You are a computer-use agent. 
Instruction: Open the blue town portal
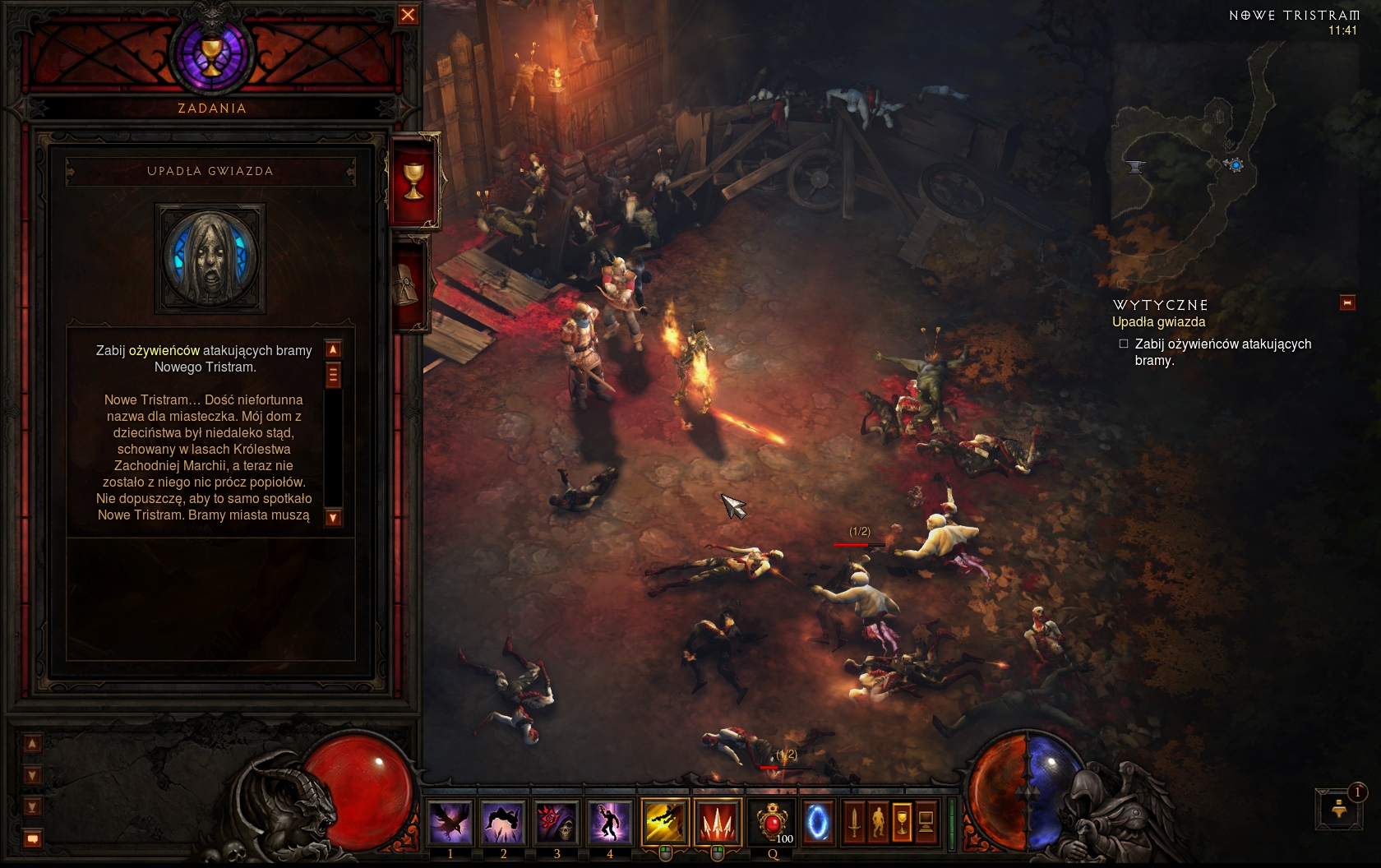(817, 822)
